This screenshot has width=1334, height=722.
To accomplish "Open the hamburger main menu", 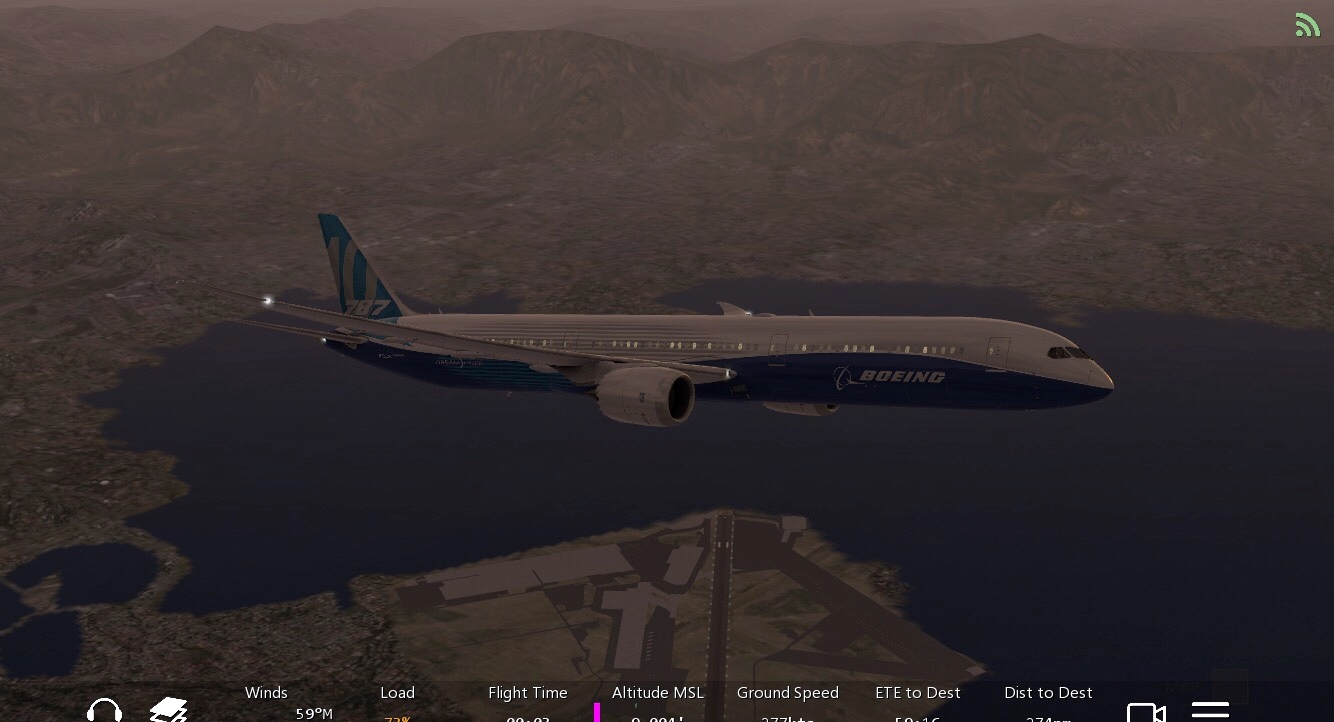I will (x=1210, y=711).
